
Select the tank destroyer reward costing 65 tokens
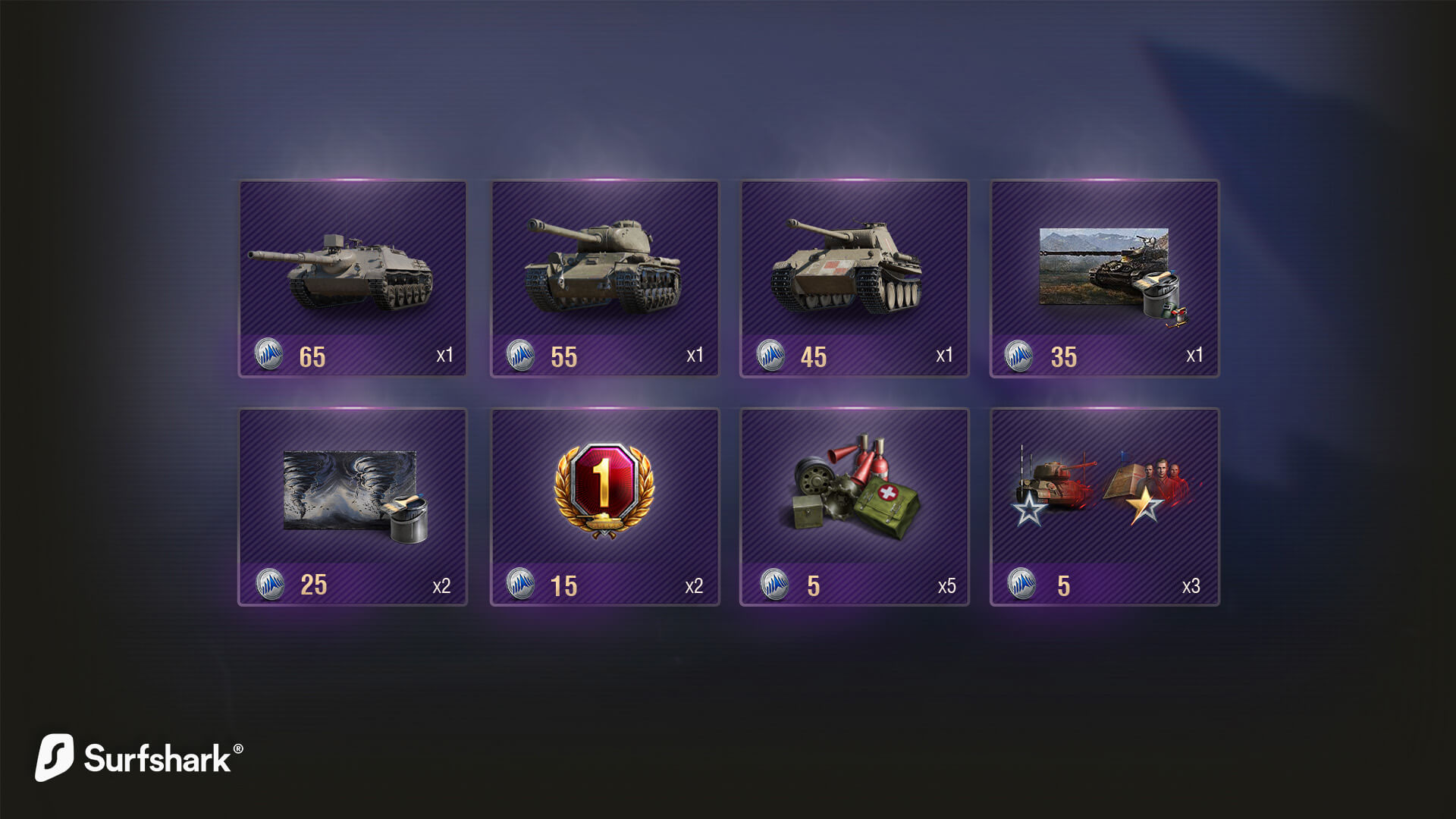click(x=353, y=278)
